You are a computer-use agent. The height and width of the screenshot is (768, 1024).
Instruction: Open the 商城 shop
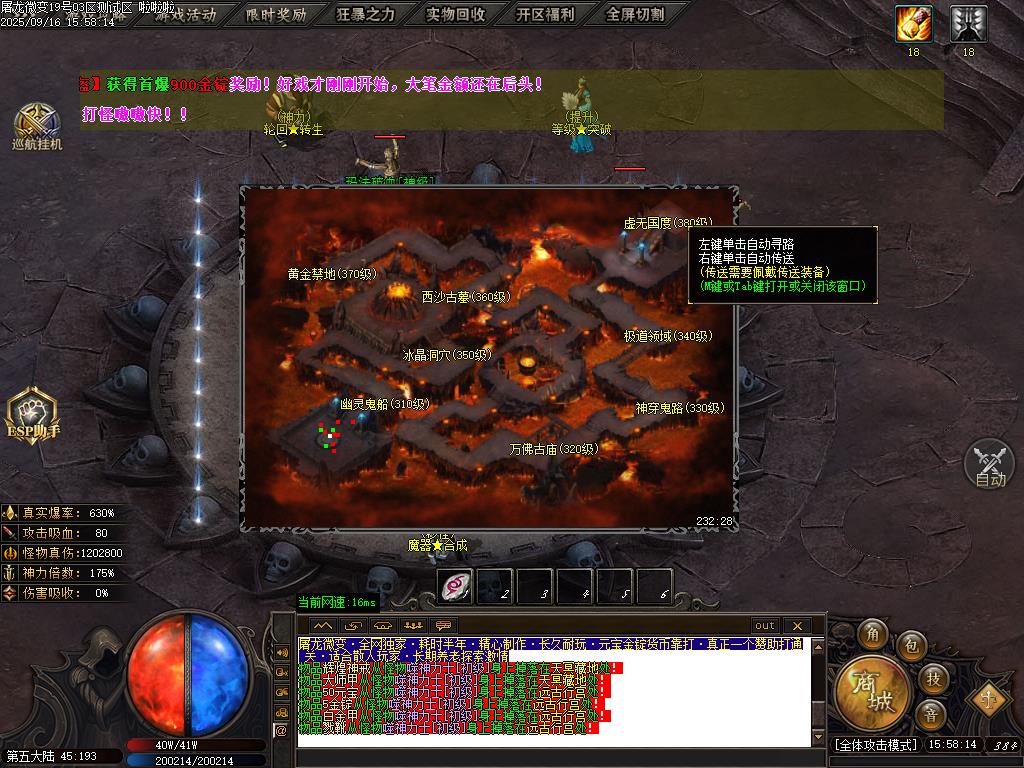[x=874, y=692]
